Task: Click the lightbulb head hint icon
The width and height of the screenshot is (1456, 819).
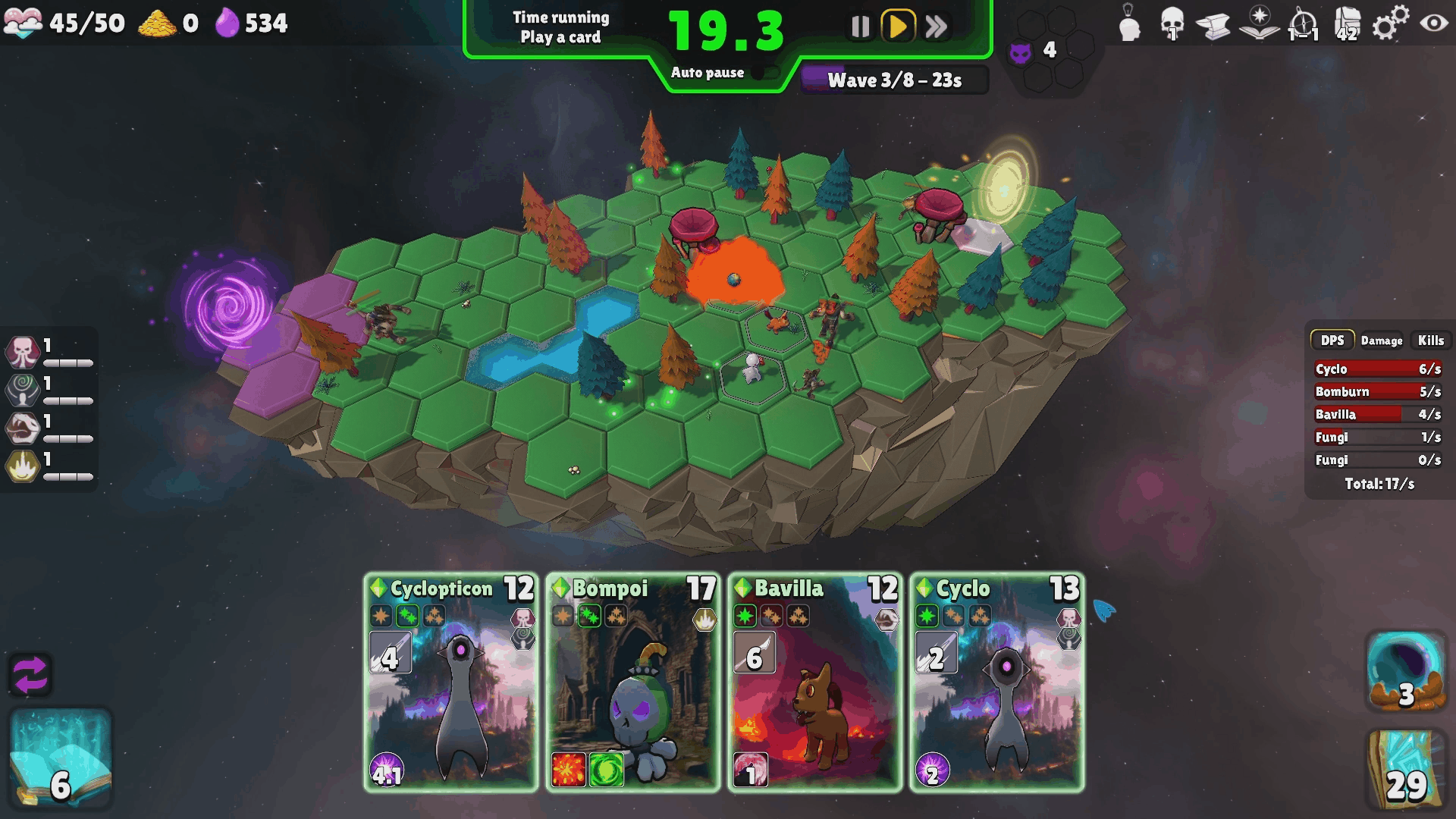Action: 1129,23
